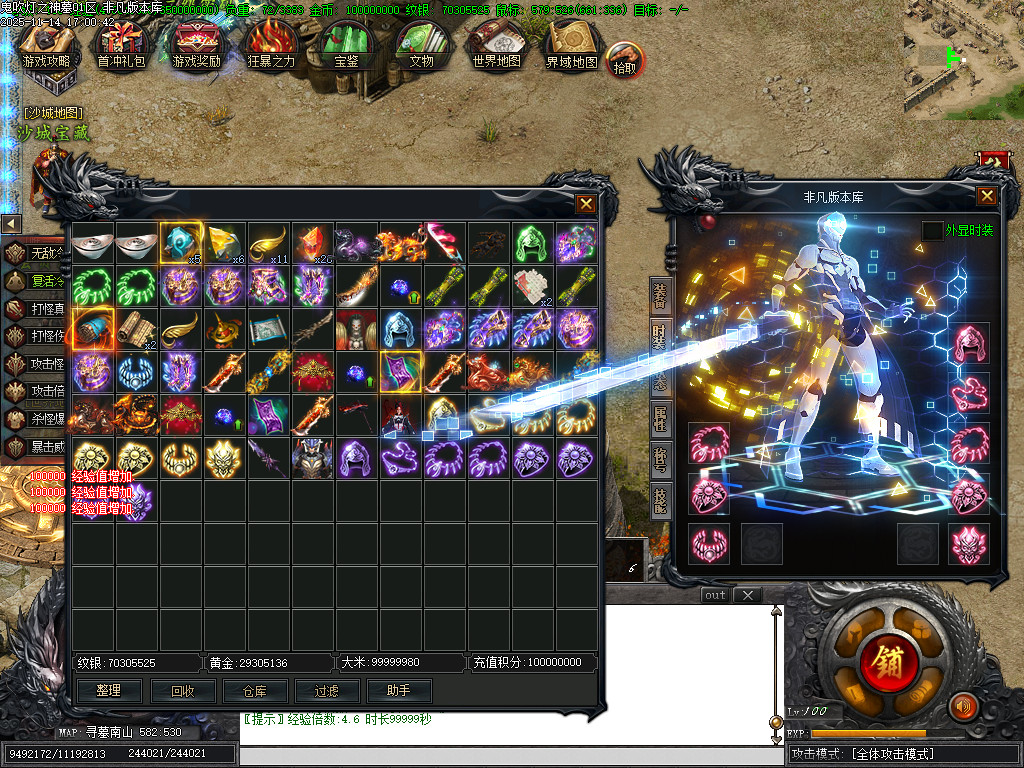Switch to the 装备 equipment tab
The width and height of the screenshot is (1024, 768).
point(660,297)
